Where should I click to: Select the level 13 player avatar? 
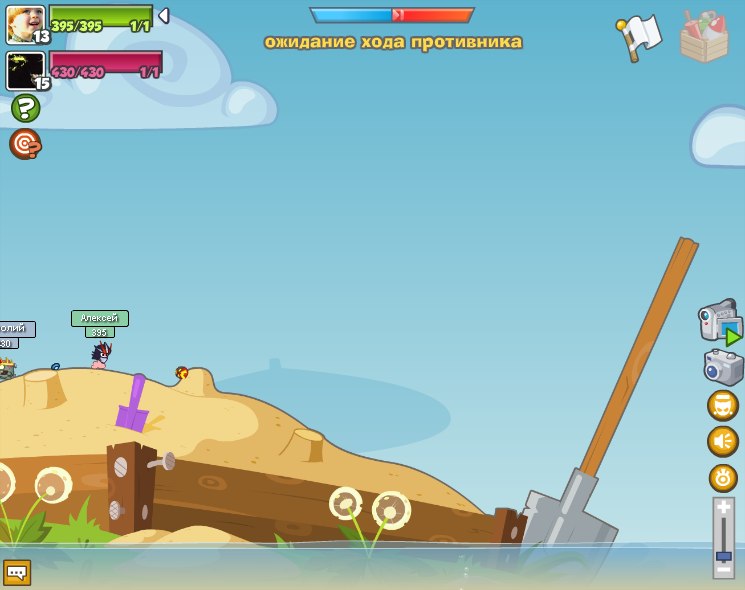(25, 23)
